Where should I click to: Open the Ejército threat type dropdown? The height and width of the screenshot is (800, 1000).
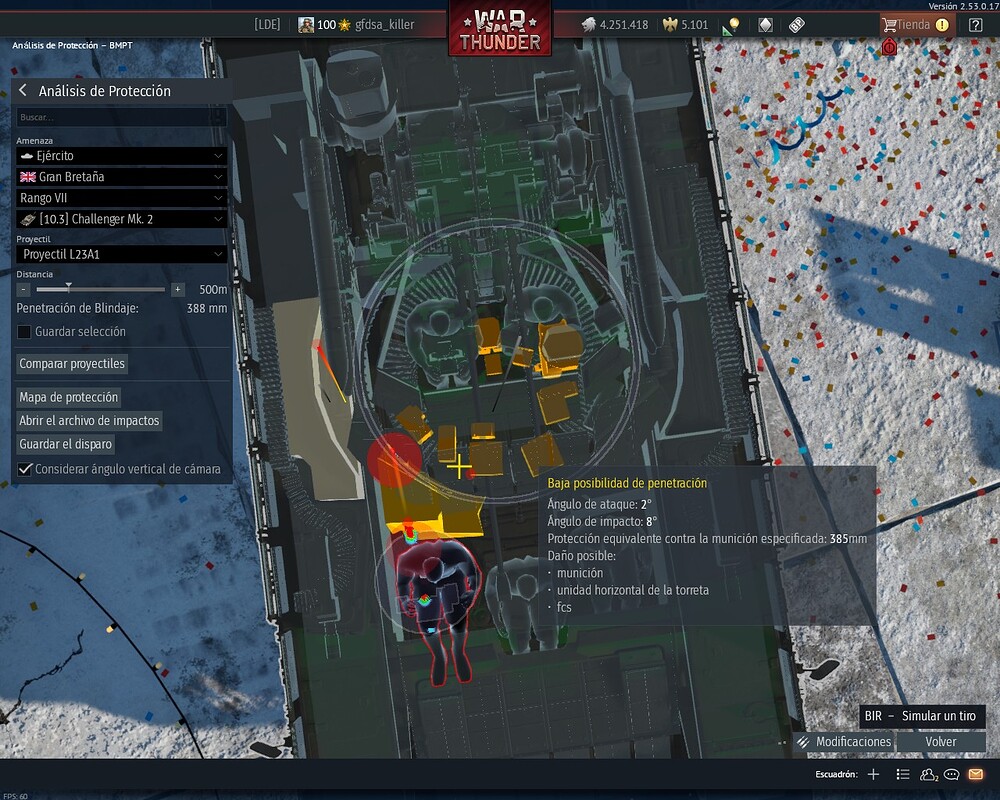tap(121, 156)
